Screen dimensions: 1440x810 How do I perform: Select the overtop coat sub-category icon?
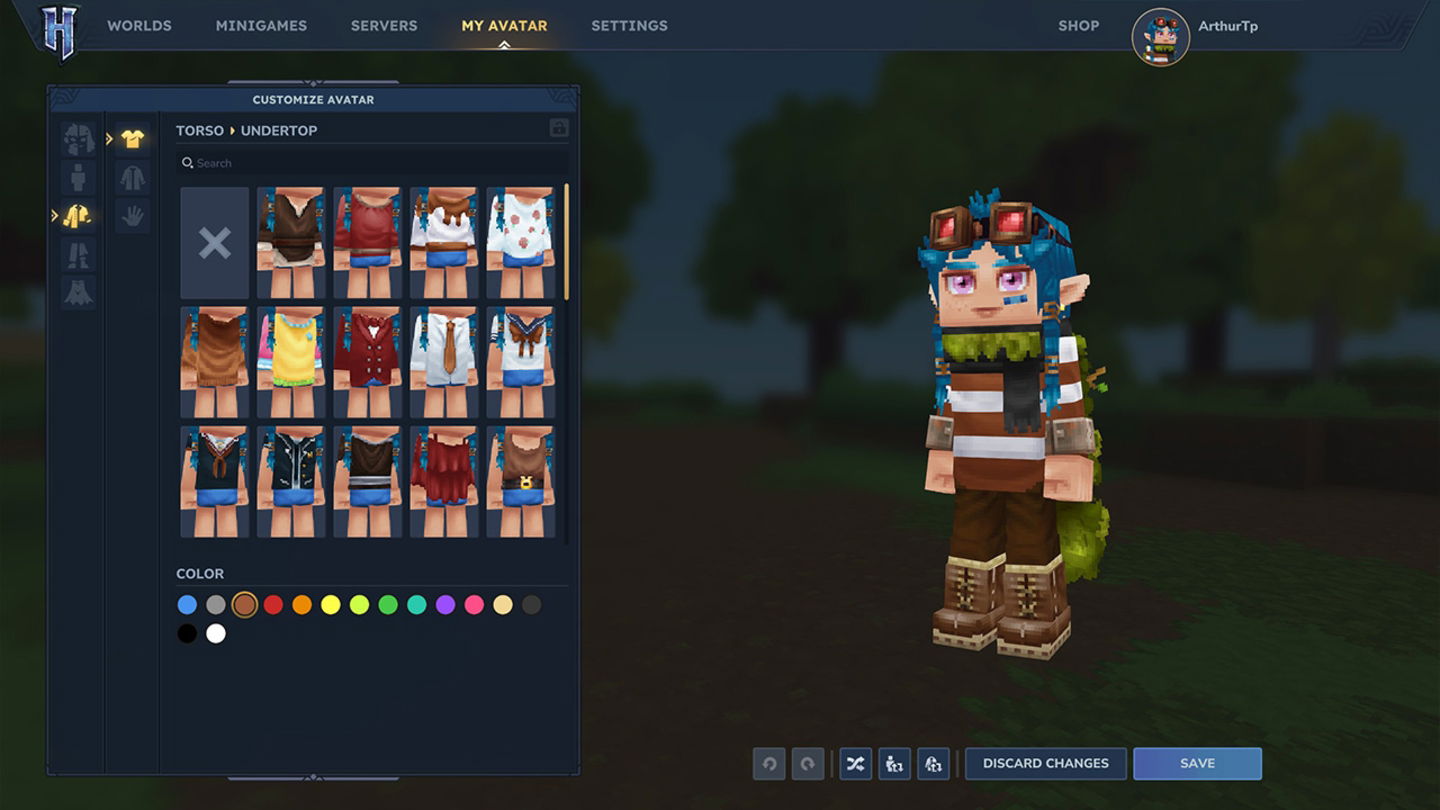tap(133, 178)
